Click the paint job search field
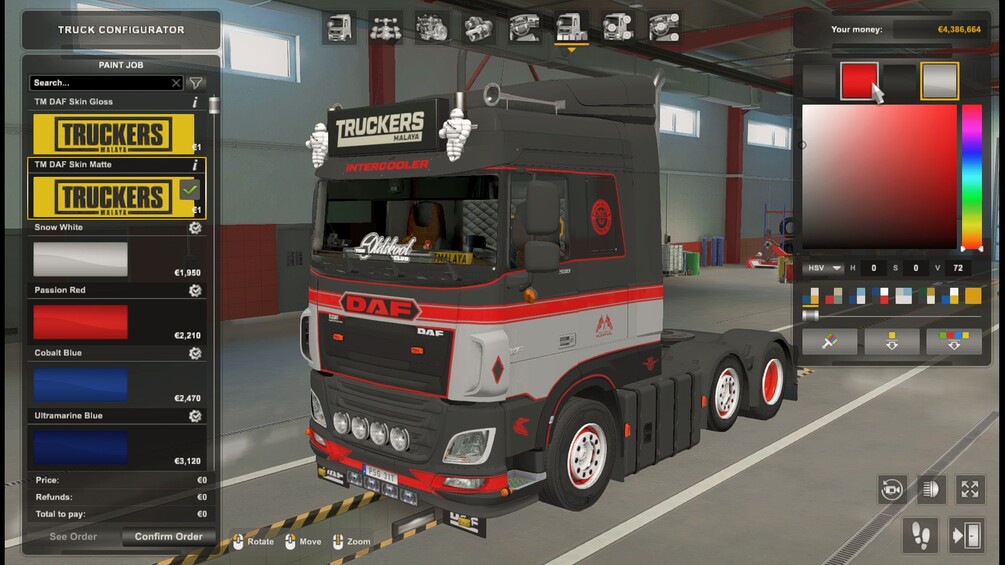This screenshot has height=565, width=1005. (100, 83)
